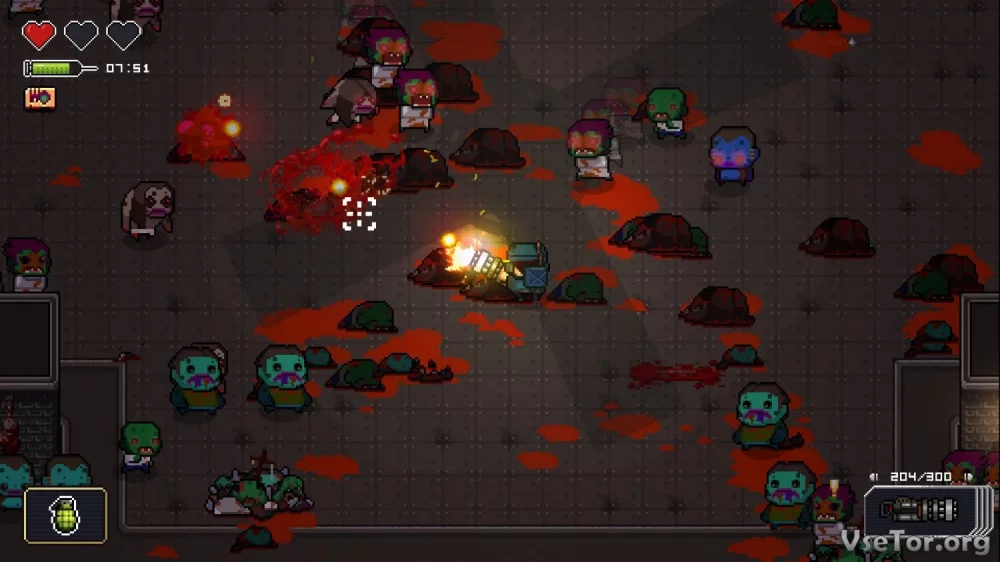Select the grenade item slot
This screenshot has width=1000, height=562.
(65, 515)
